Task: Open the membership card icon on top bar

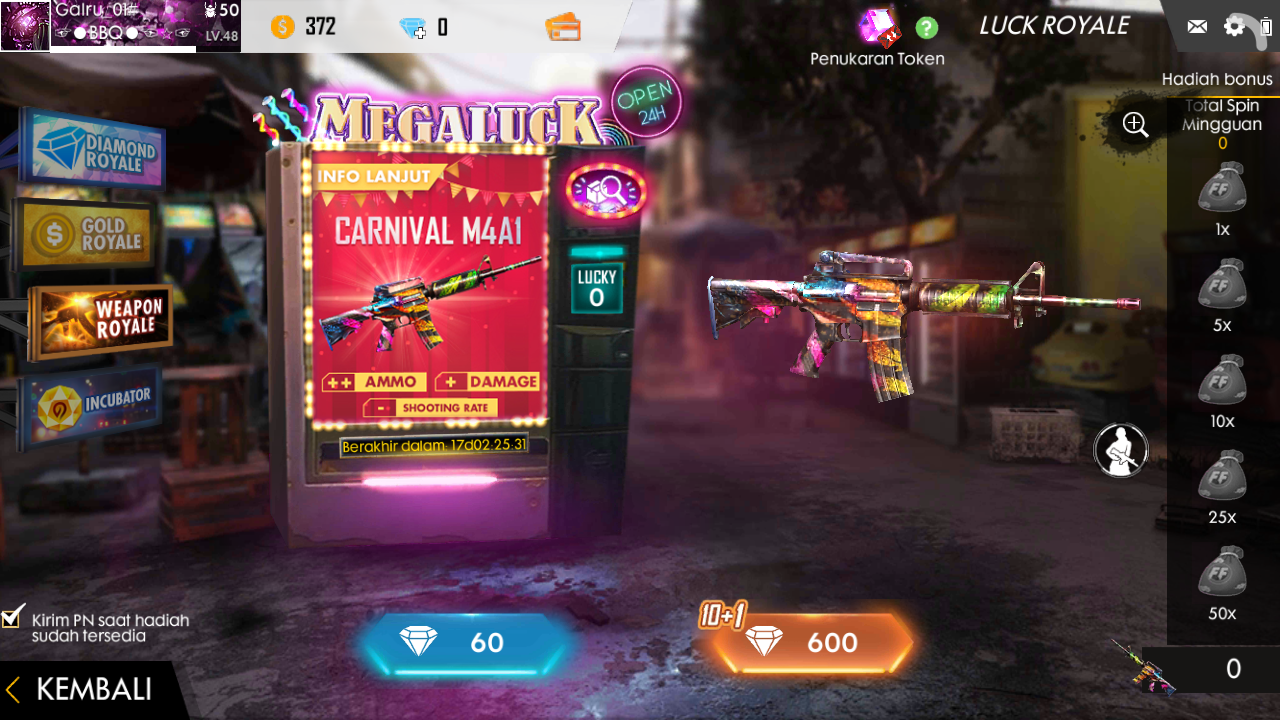Action: point(565,27)
